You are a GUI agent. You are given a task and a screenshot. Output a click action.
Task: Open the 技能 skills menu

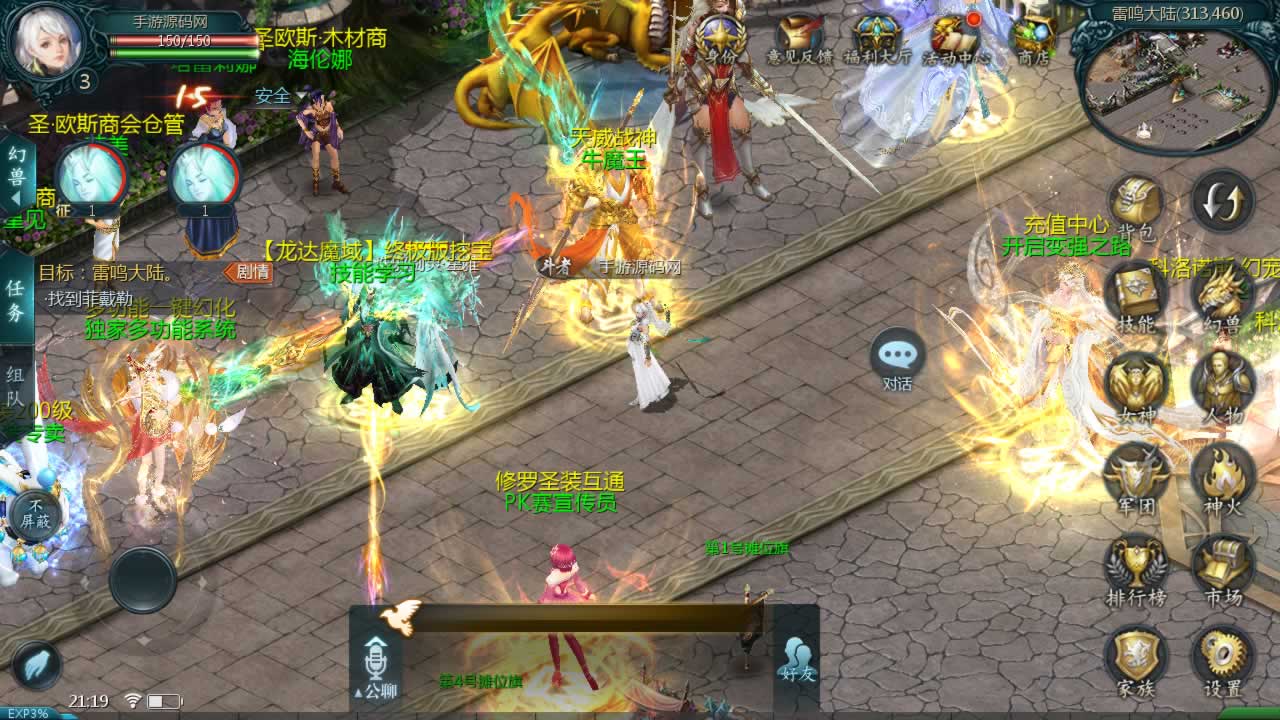[x=1136, y=294]
